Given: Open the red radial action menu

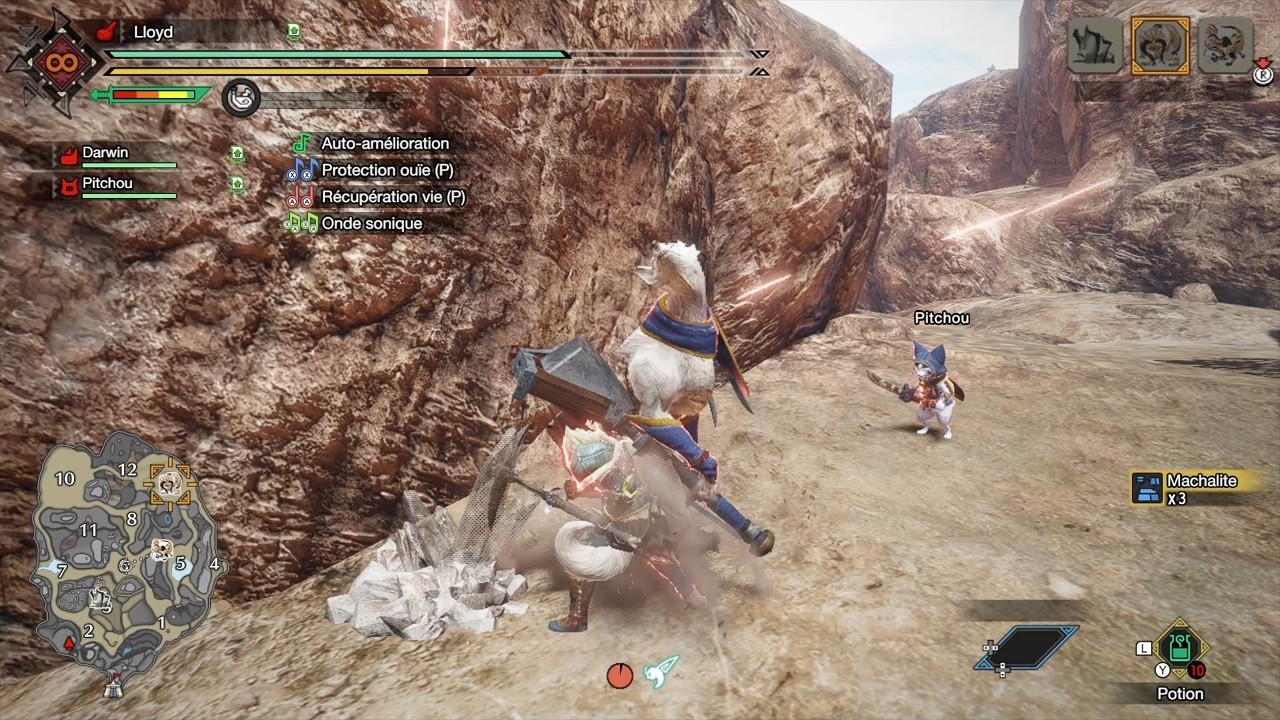Looking at the screenshot, I should 620,676.
